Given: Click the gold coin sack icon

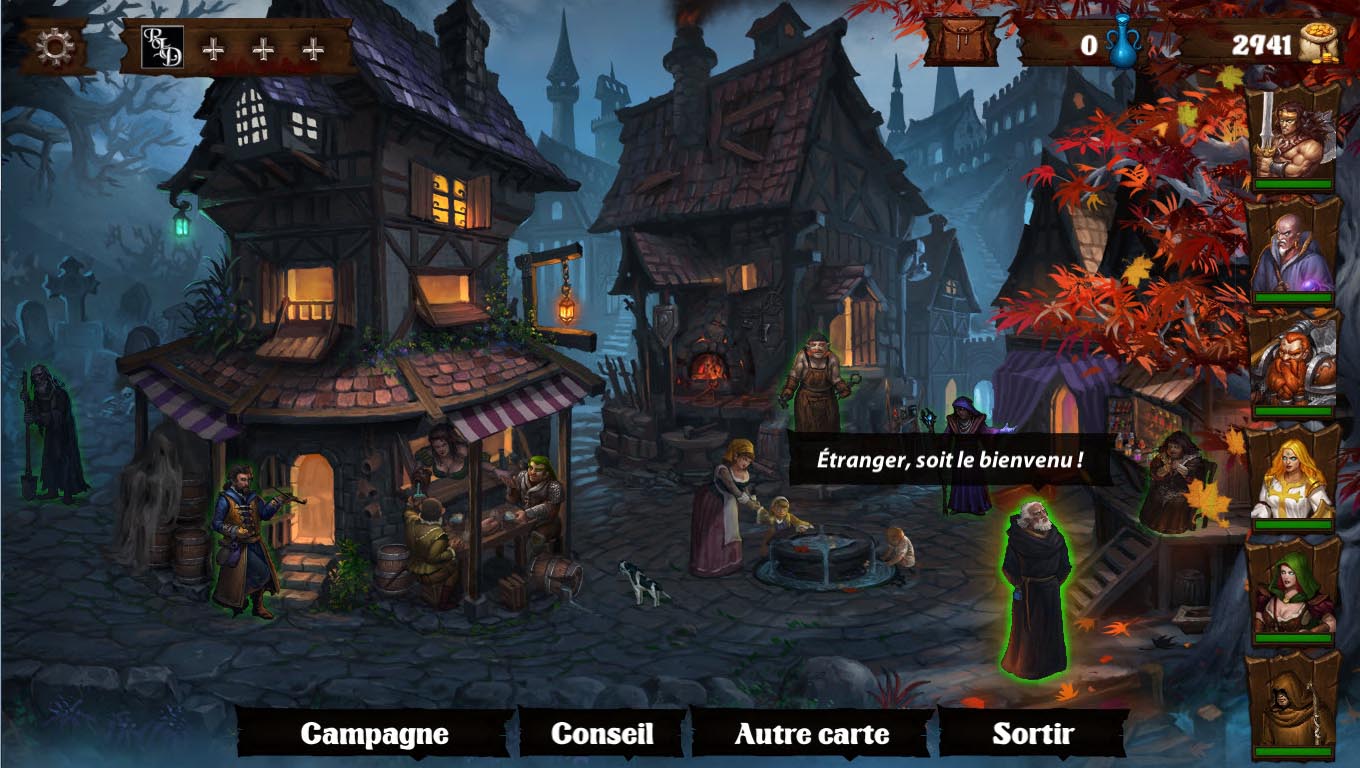Looking at the screenshot, I should click(x=1319, y=45).
